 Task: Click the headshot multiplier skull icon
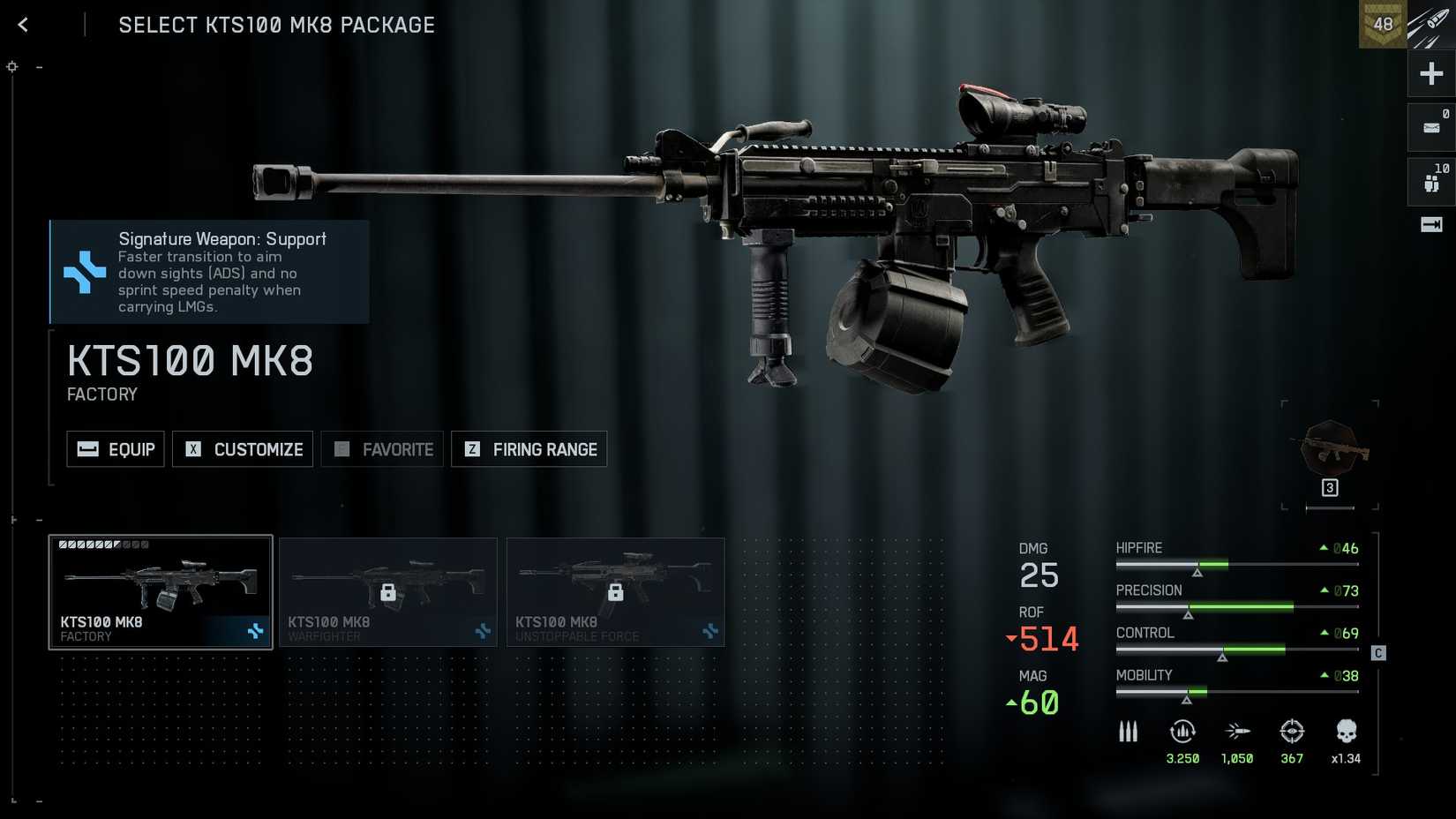click(x=1346, y=732)
